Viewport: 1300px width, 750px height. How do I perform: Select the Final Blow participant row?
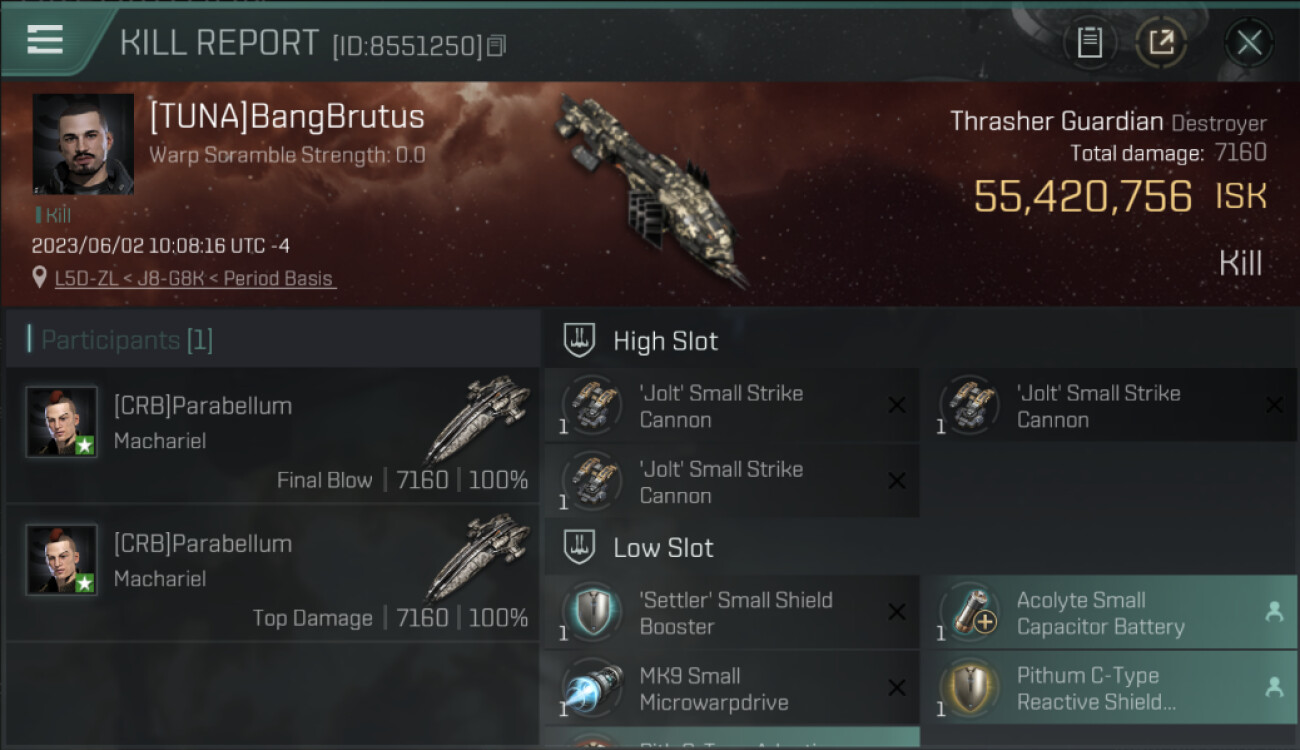(x=272, y=435)
